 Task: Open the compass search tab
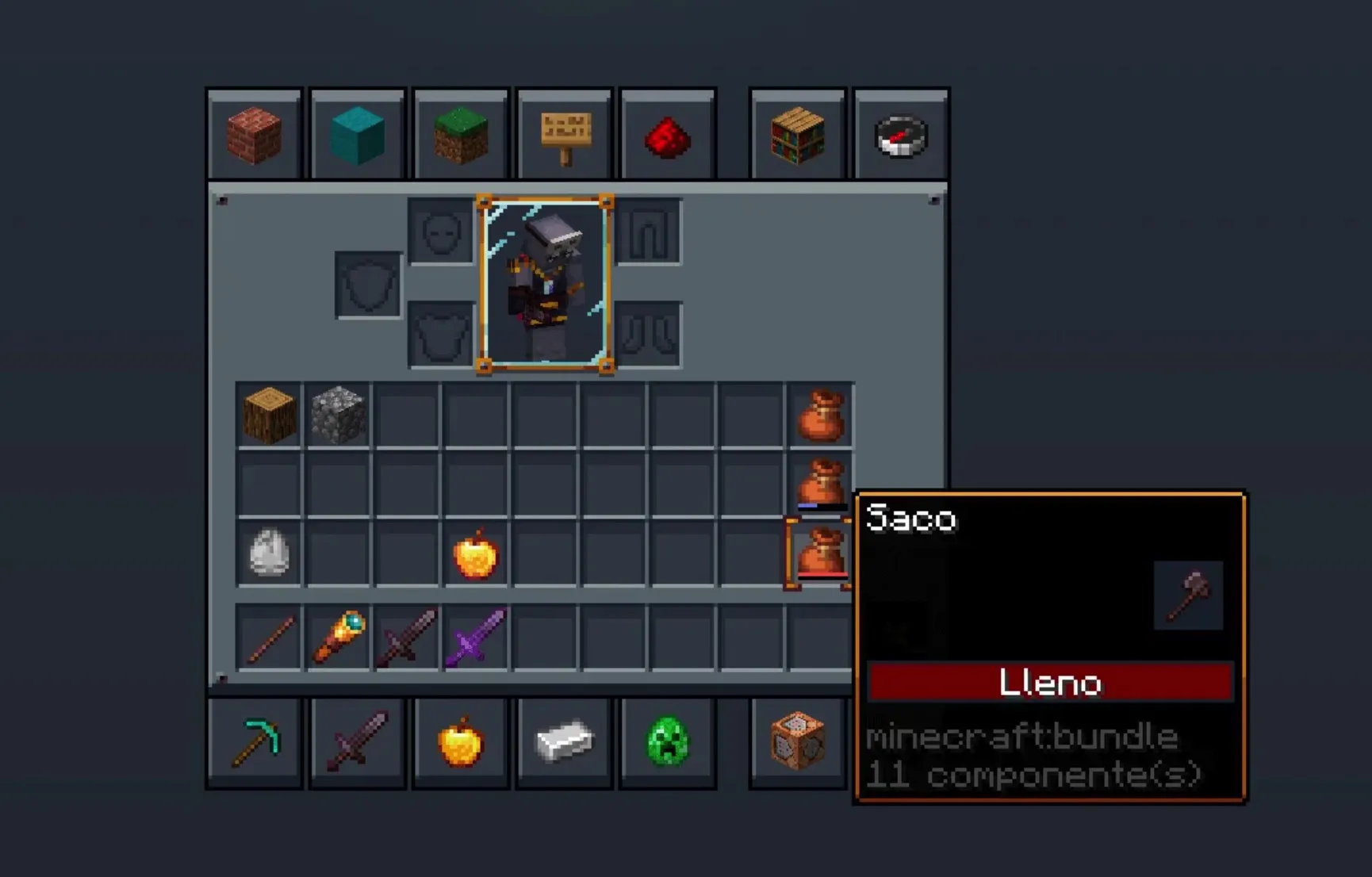(x=901, y=136)
